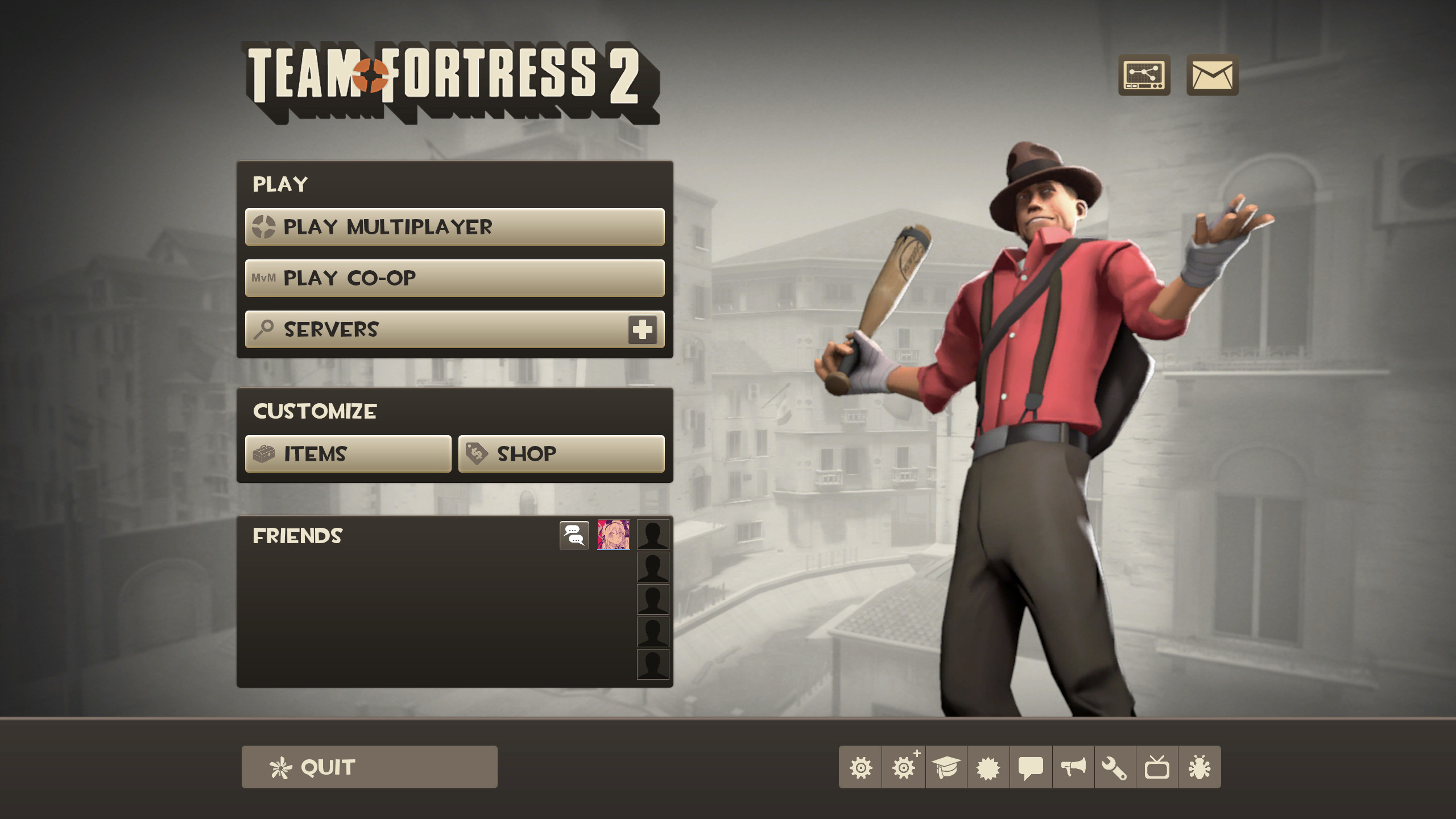The height and width of the screenshot is (819, 1456).
Task: Open the Shop from Customize section
Action: (562, 453)
